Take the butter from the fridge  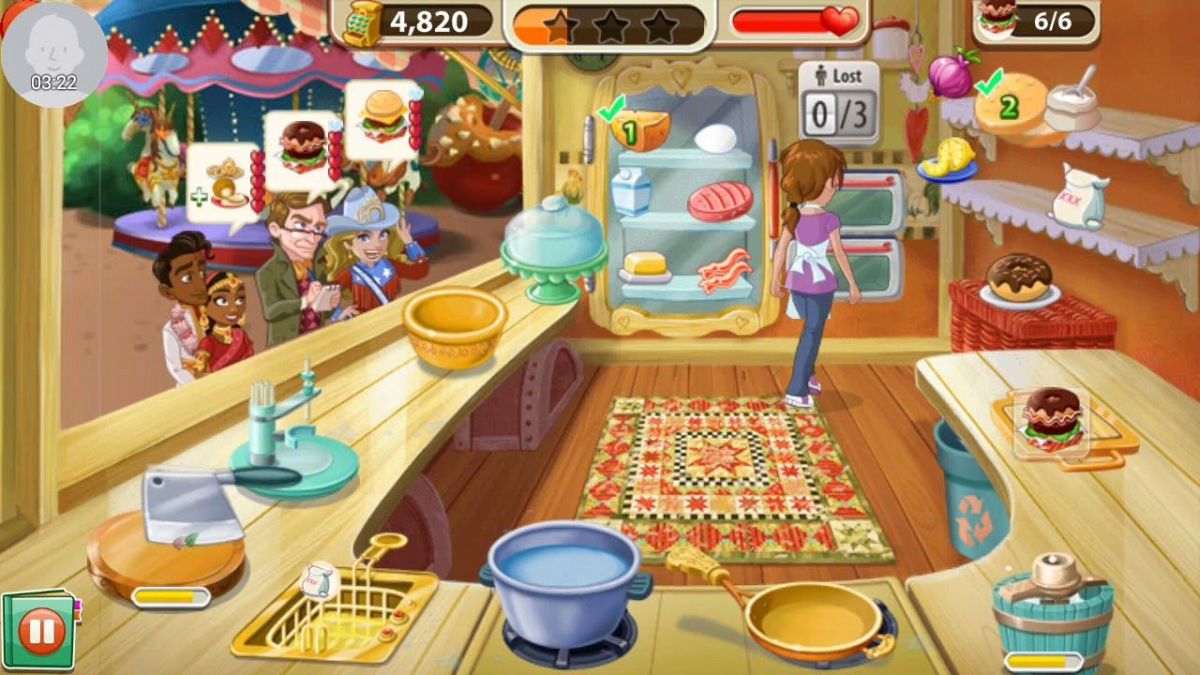pyautogui.click(x=644, y=267)
